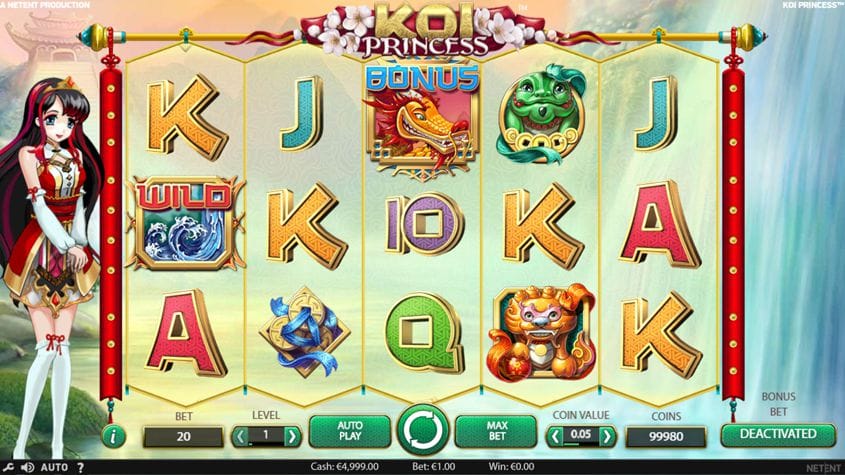
Task: Spin the reels with the round green button
Action: pyautogui.click(x=423, y=432)
